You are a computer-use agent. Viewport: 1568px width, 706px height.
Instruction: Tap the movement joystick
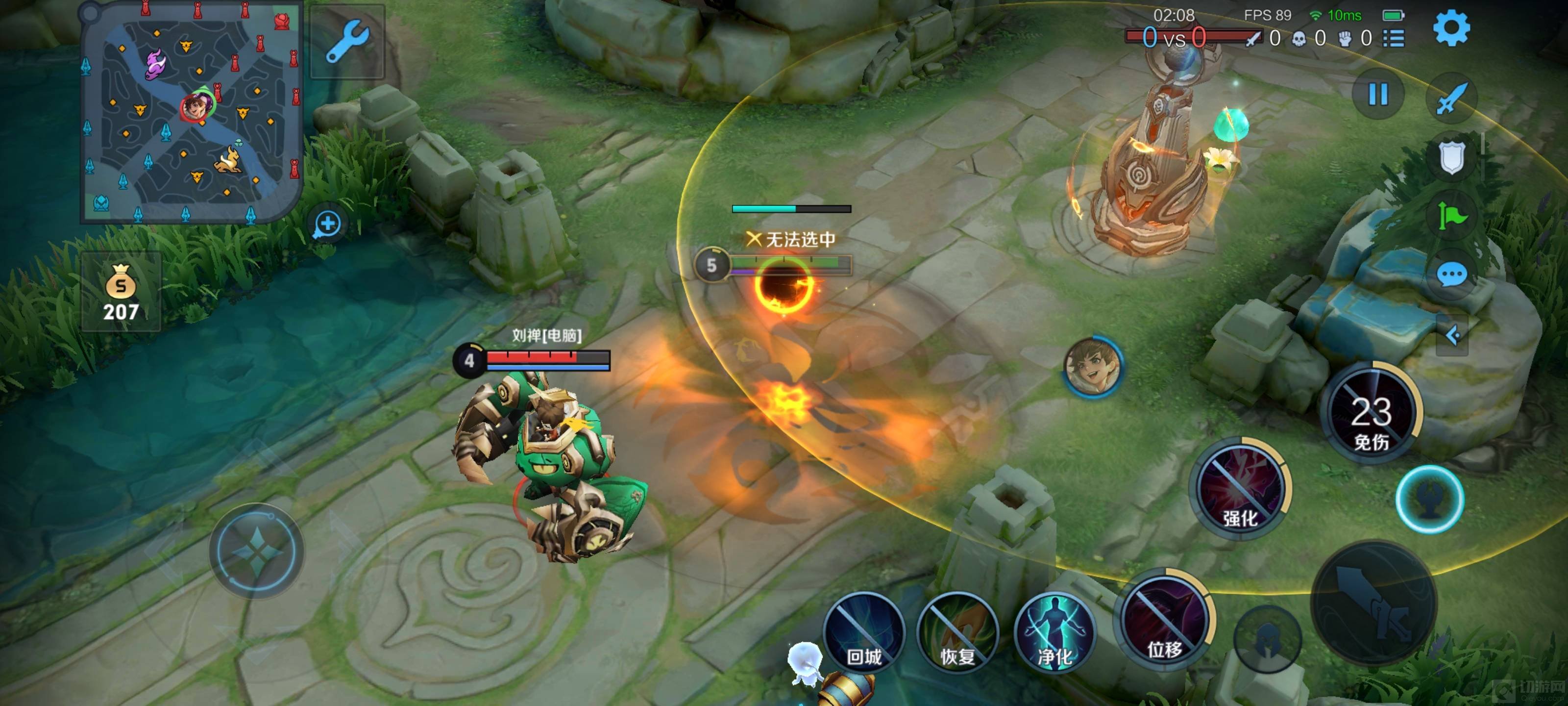pyautogui.click(x=256, y=551)
